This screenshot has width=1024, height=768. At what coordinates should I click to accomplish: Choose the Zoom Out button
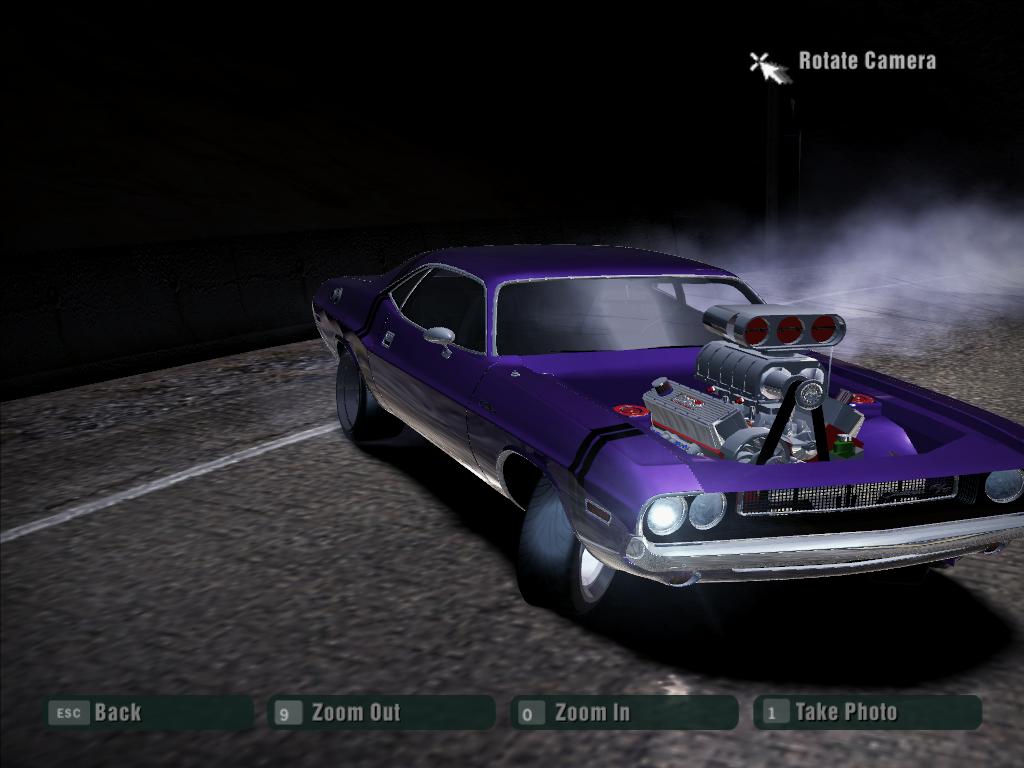pyautogui.click(x=382, y=713)
